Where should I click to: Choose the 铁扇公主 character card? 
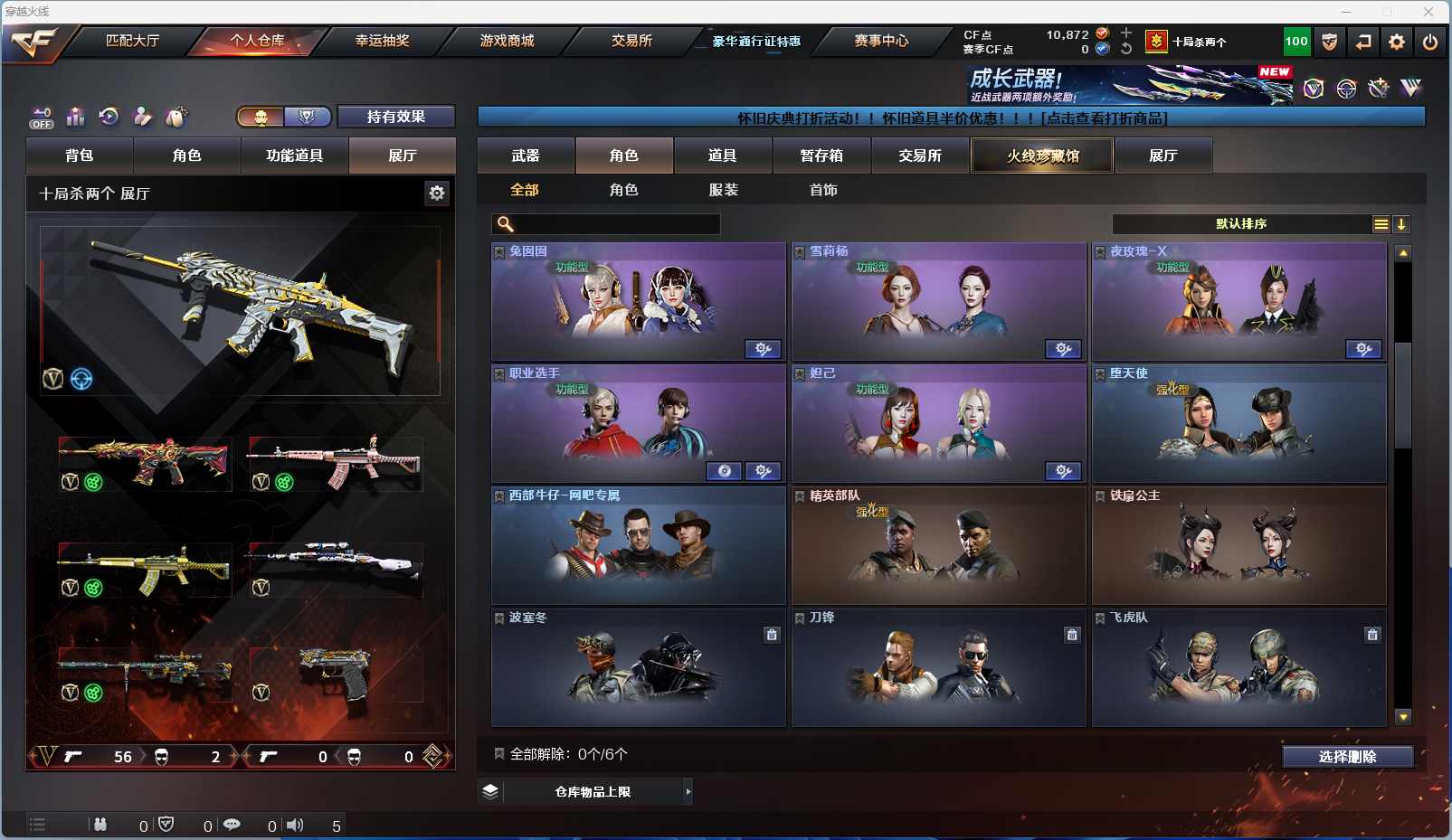click(1238, 547)
